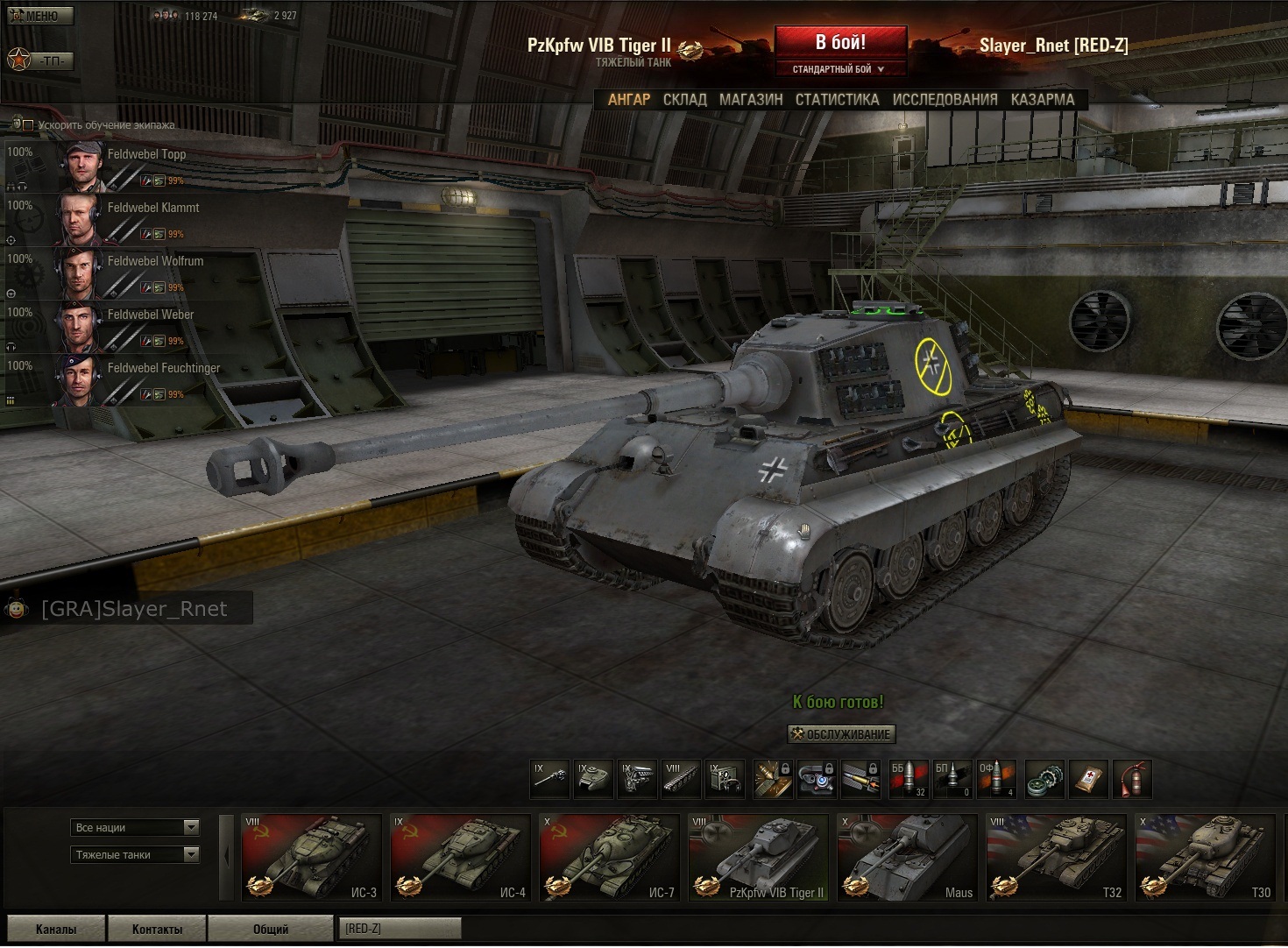
Task: Open the Тяжелые танки type dropdown
Action: pyautogui.click(x=135, y=855)
